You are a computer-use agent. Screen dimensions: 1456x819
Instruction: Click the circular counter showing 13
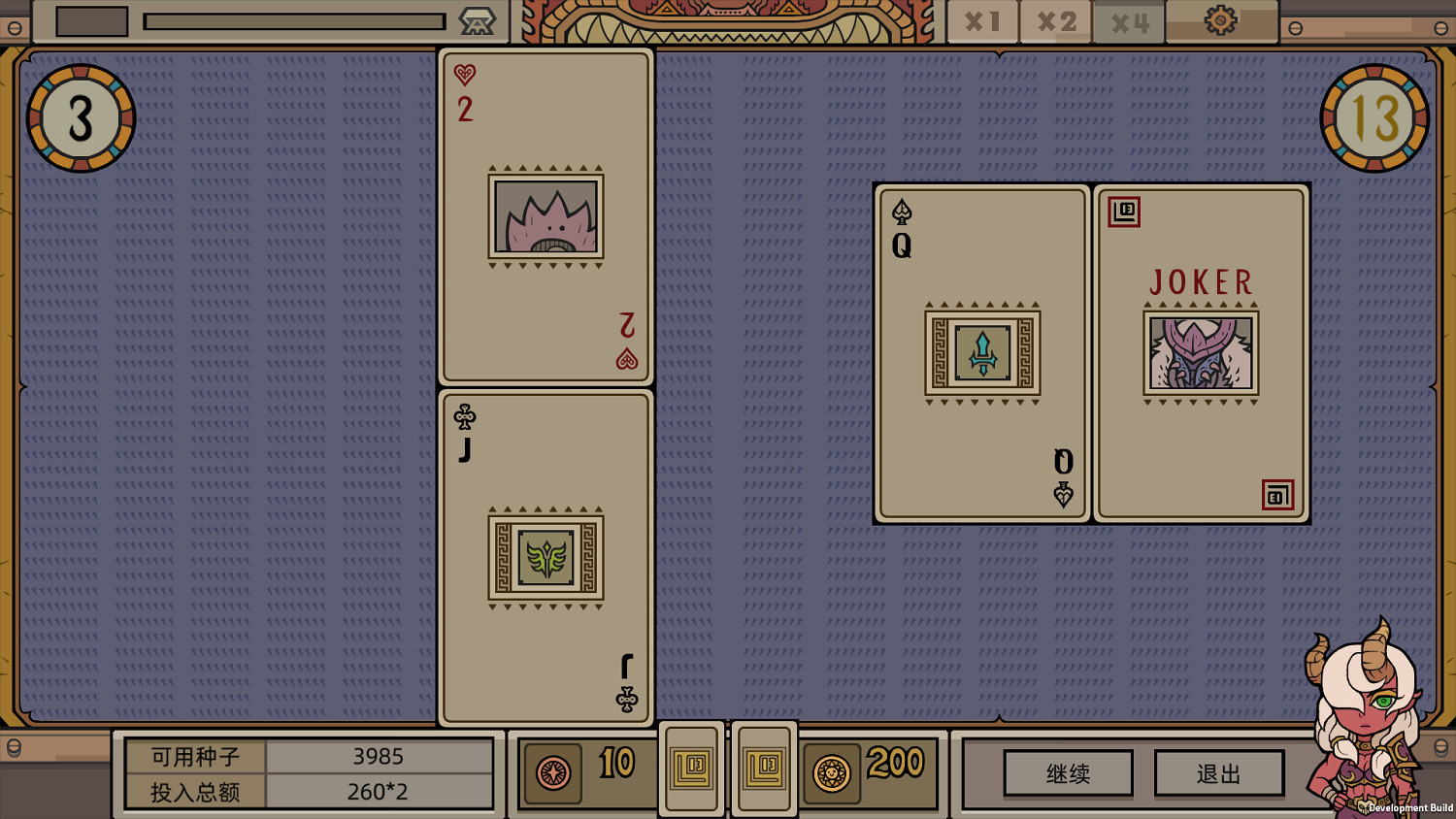[x=1375, y=117]
